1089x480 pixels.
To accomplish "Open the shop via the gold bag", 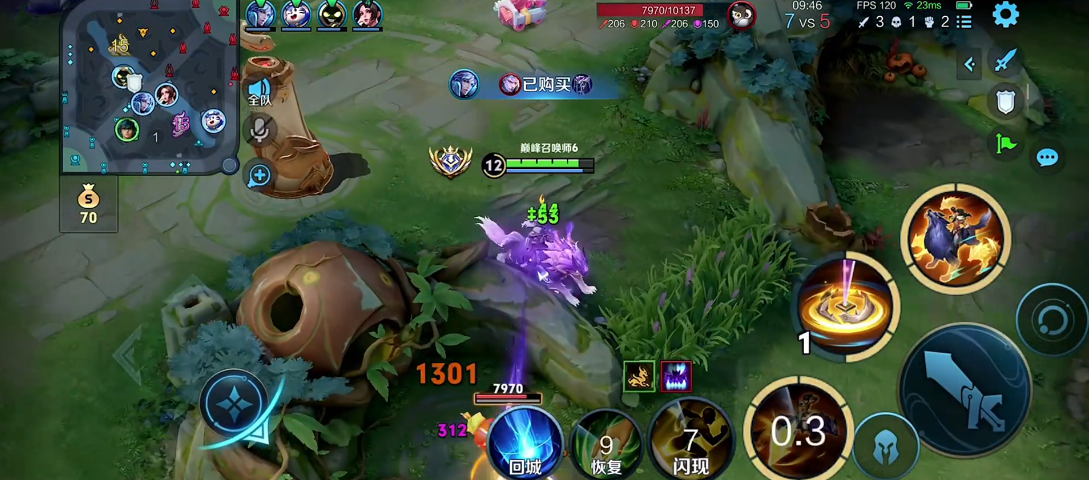I will (x=88, y=205).
